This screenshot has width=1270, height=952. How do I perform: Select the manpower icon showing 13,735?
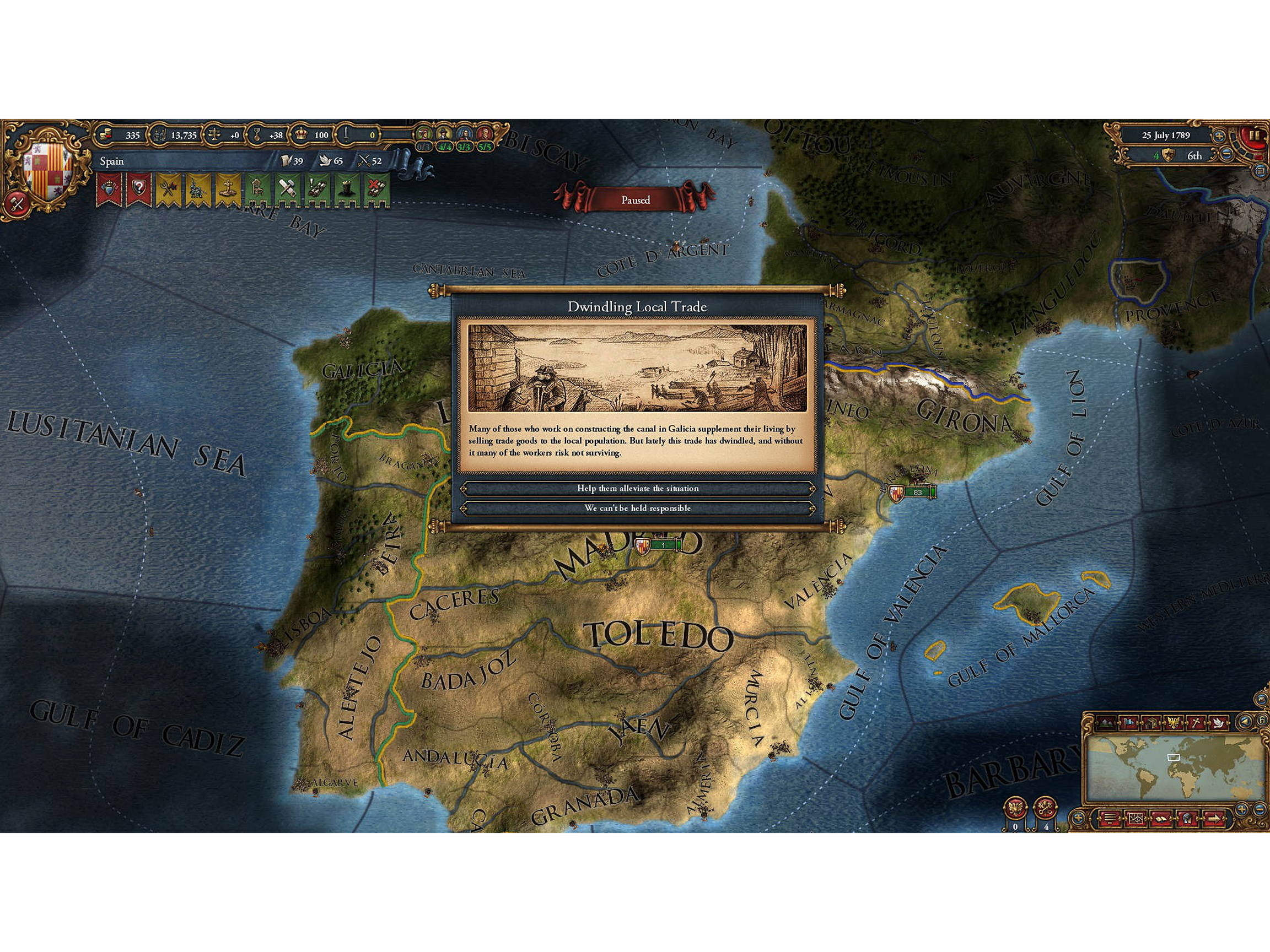pyautogui.click(x=160, y=135)
